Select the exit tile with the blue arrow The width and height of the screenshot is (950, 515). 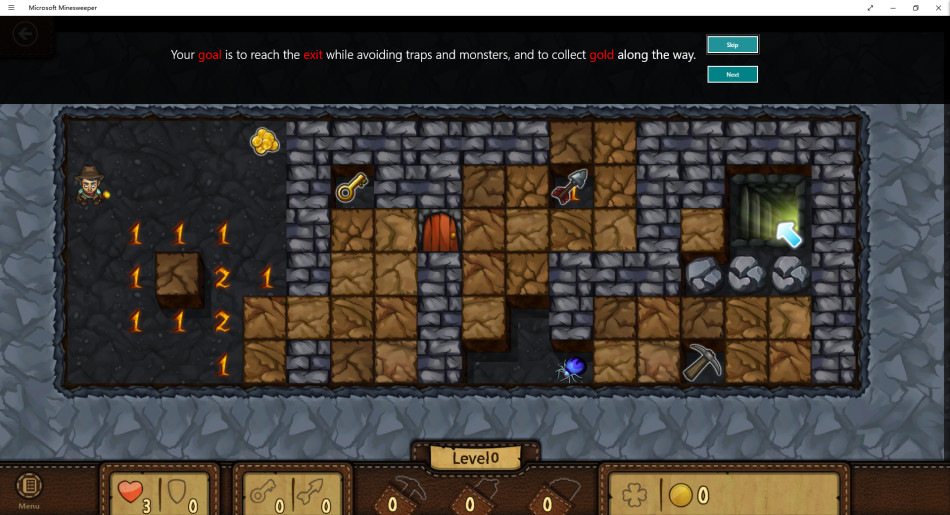769,212
